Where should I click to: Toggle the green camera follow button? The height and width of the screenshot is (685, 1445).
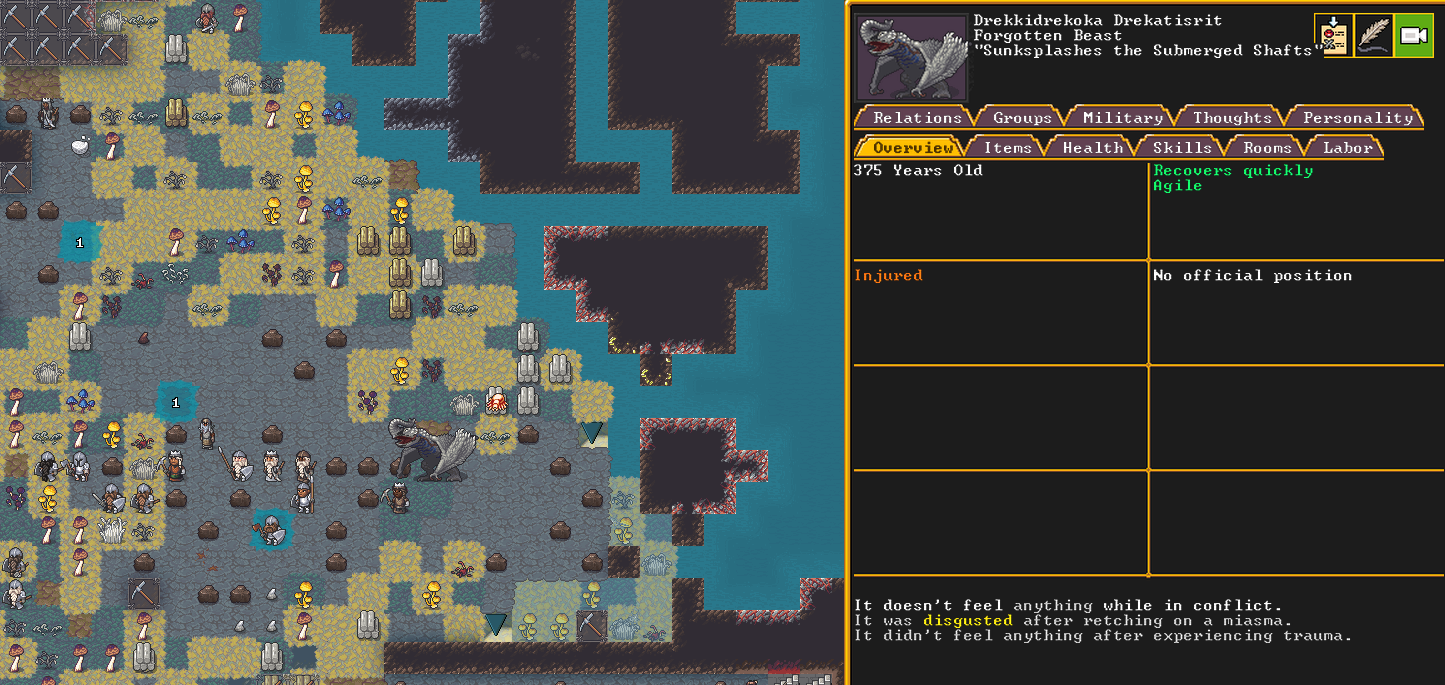click(x=1413, y=36)
